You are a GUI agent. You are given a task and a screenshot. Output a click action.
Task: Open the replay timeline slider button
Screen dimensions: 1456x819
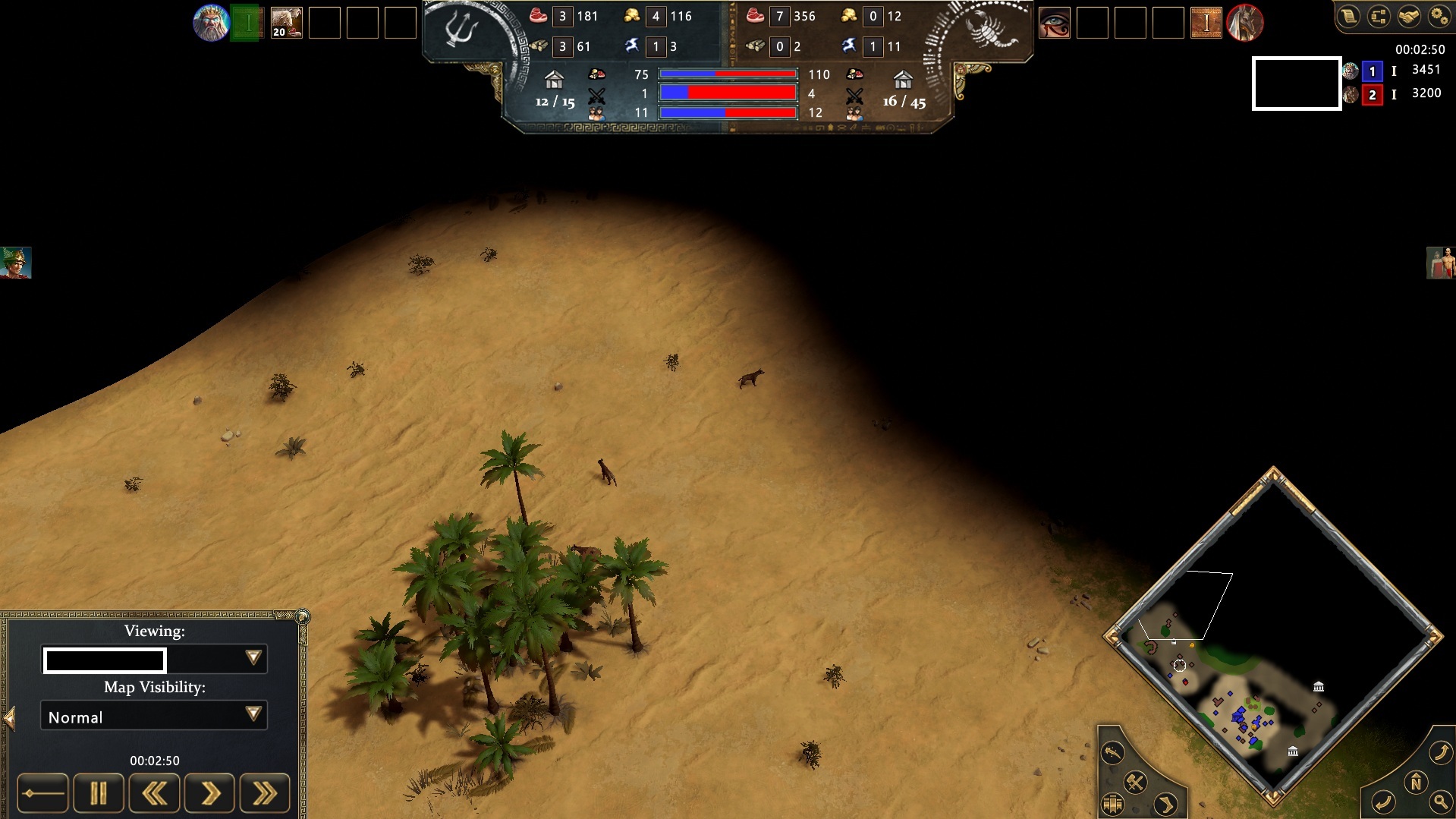click(42, 794)
